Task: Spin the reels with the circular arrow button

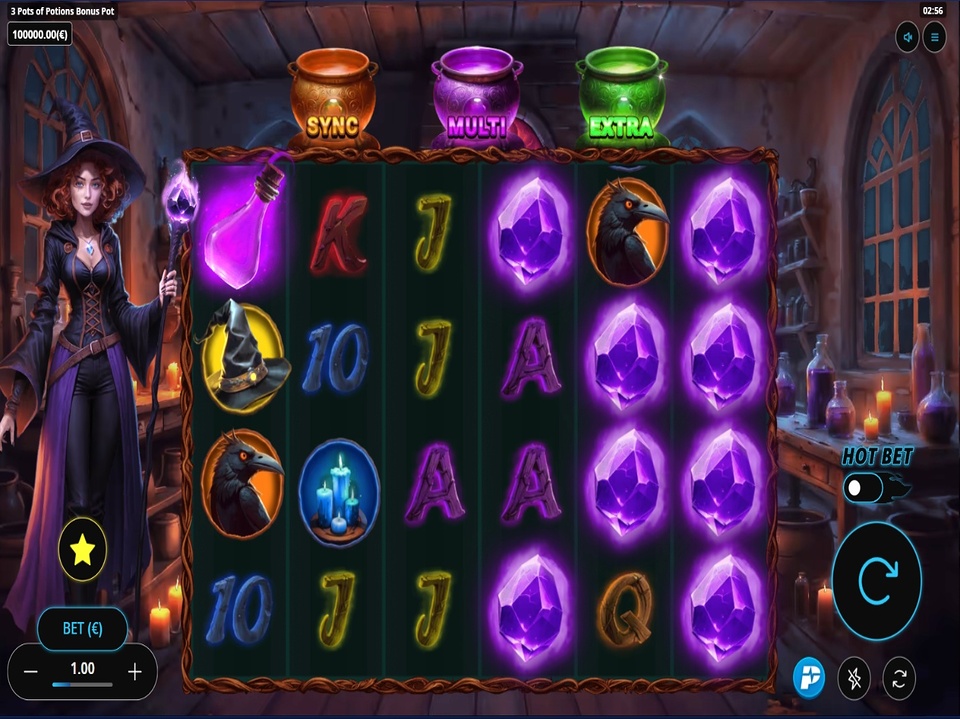Action: (x=876, y=581)
